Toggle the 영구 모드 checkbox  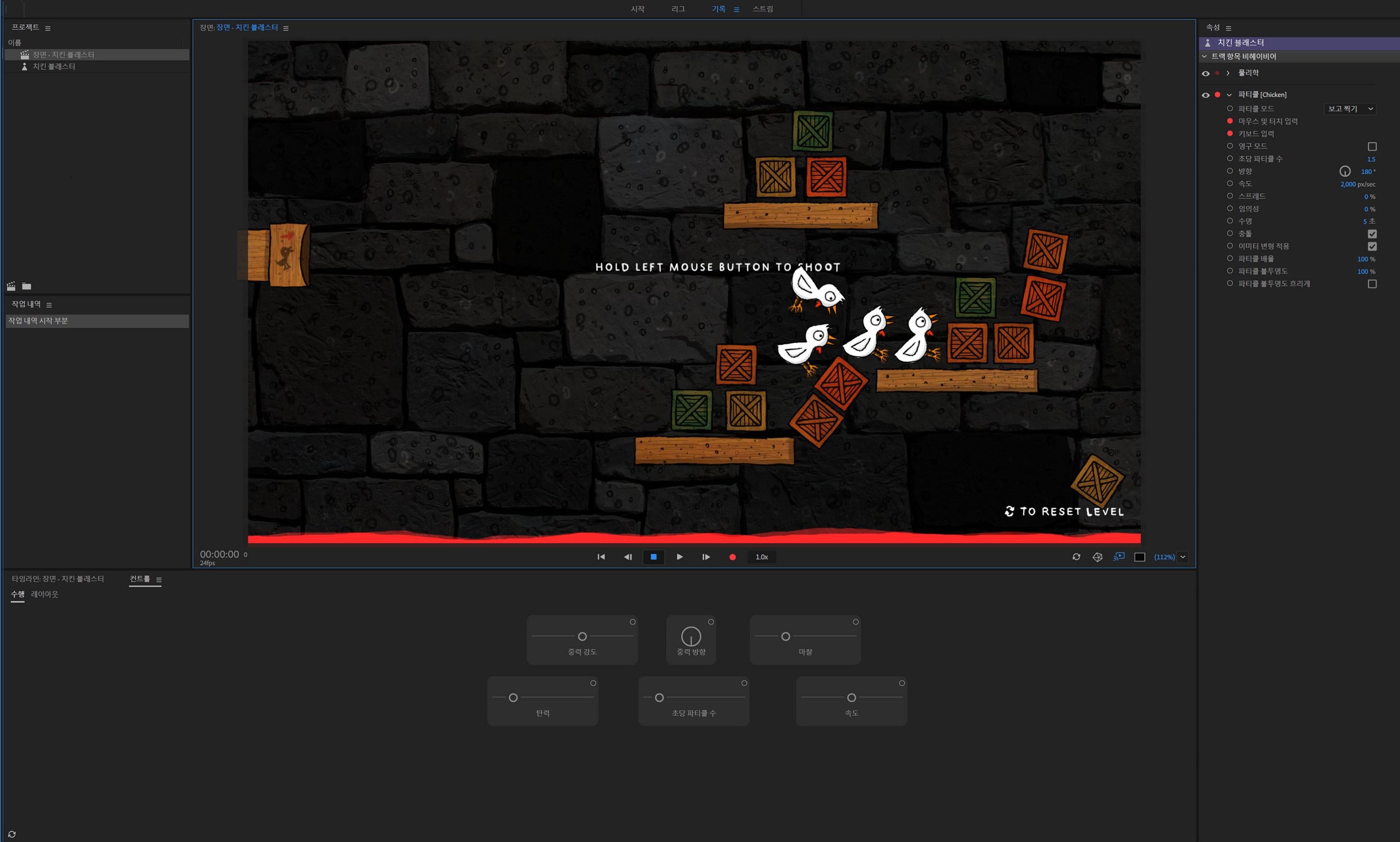(1372, 146)
